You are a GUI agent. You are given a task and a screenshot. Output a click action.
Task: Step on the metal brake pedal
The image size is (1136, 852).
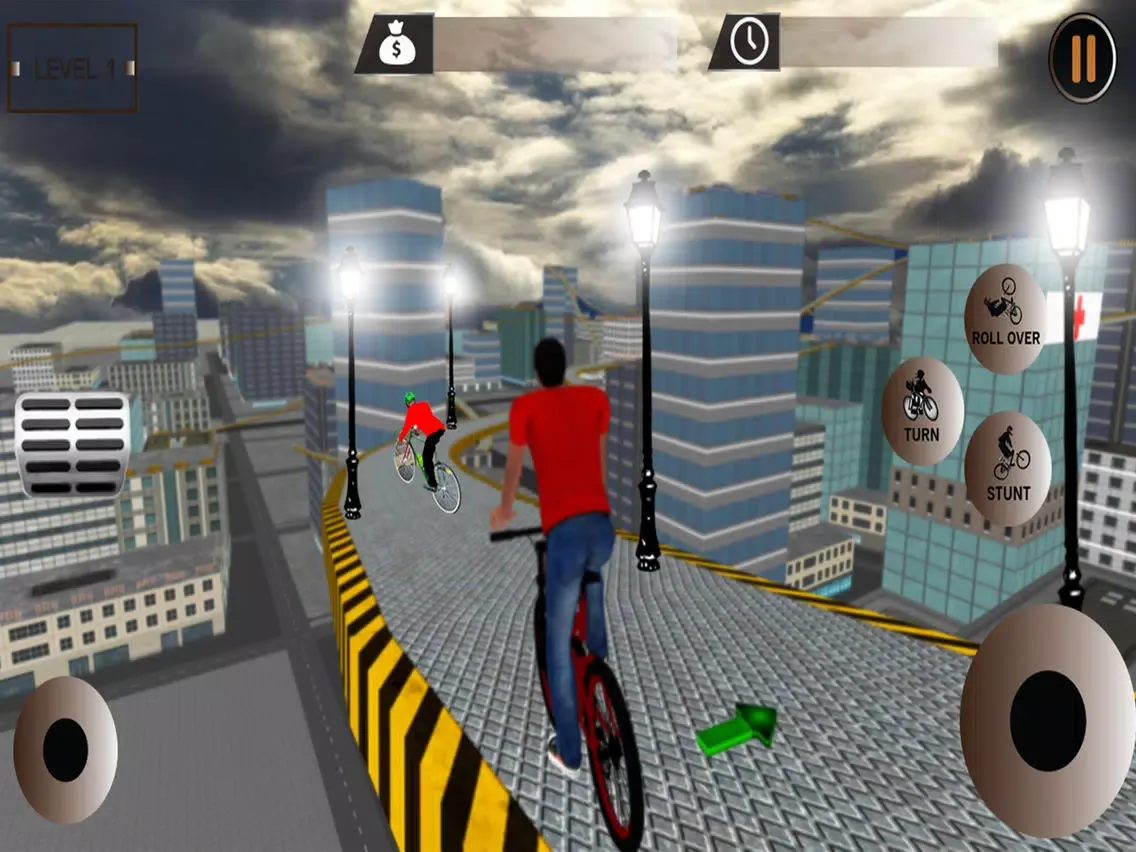coord(72,444)
